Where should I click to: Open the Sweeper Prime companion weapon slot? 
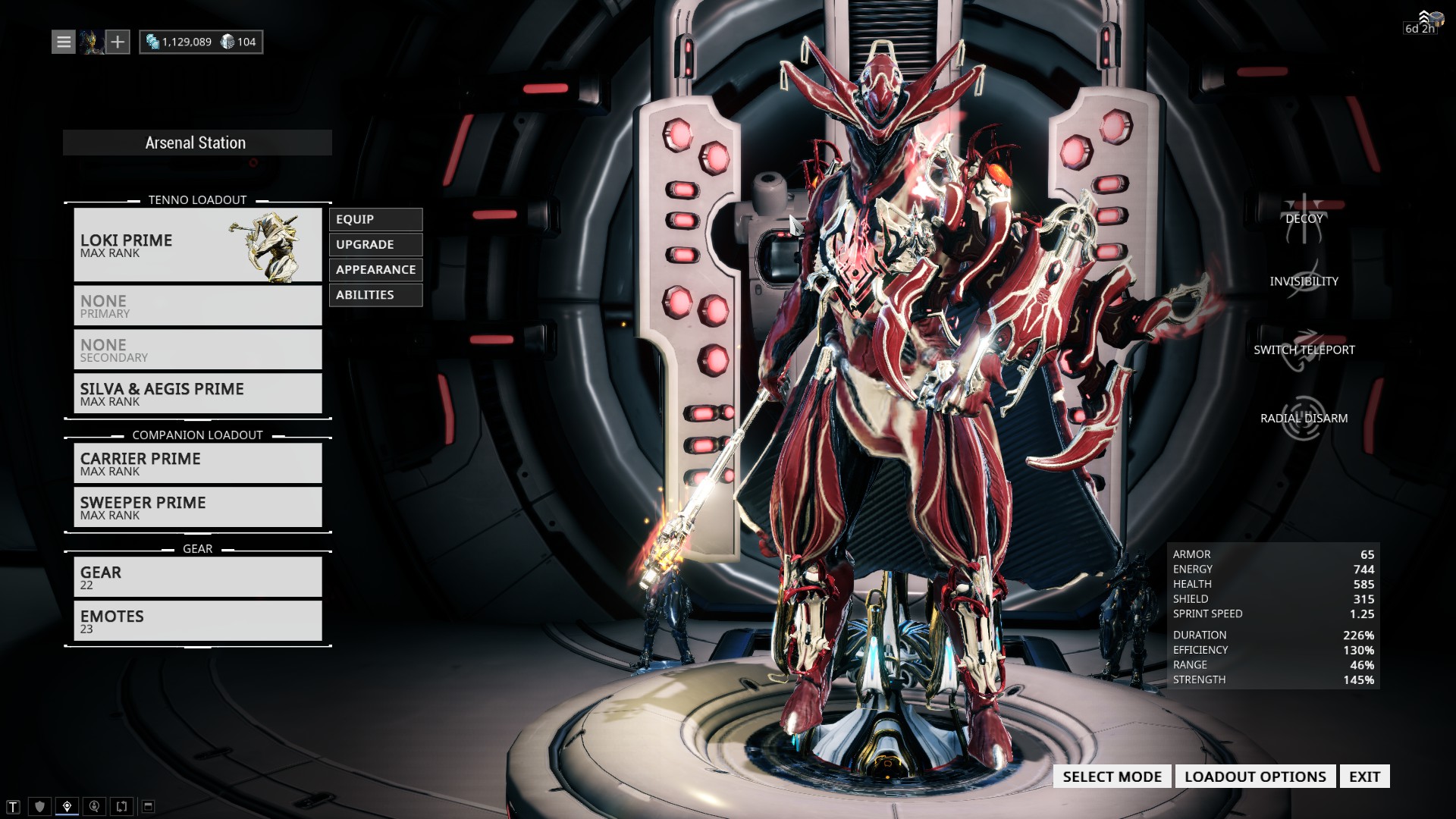[197, 507]
